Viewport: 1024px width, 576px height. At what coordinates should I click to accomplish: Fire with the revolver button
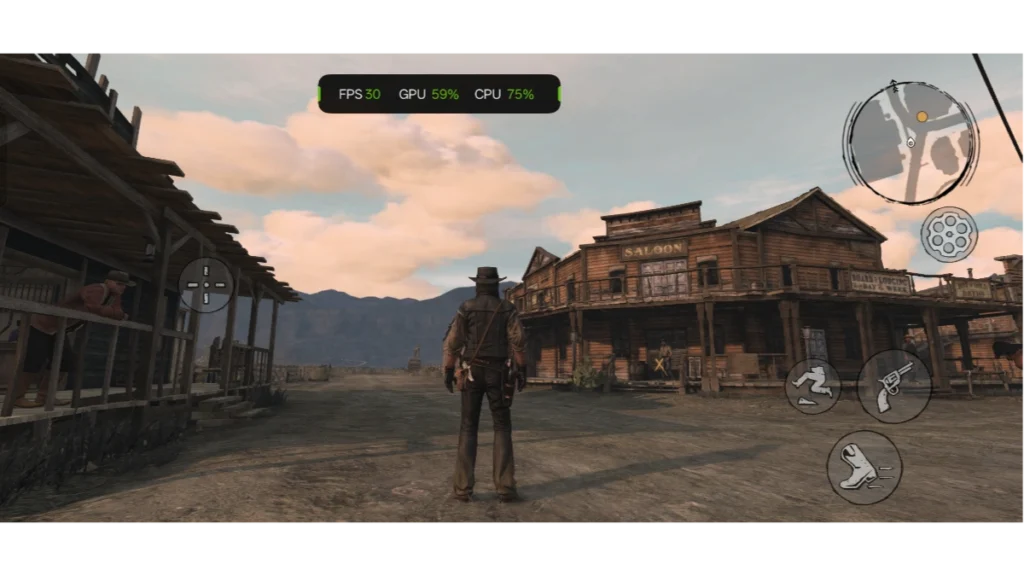894,386
